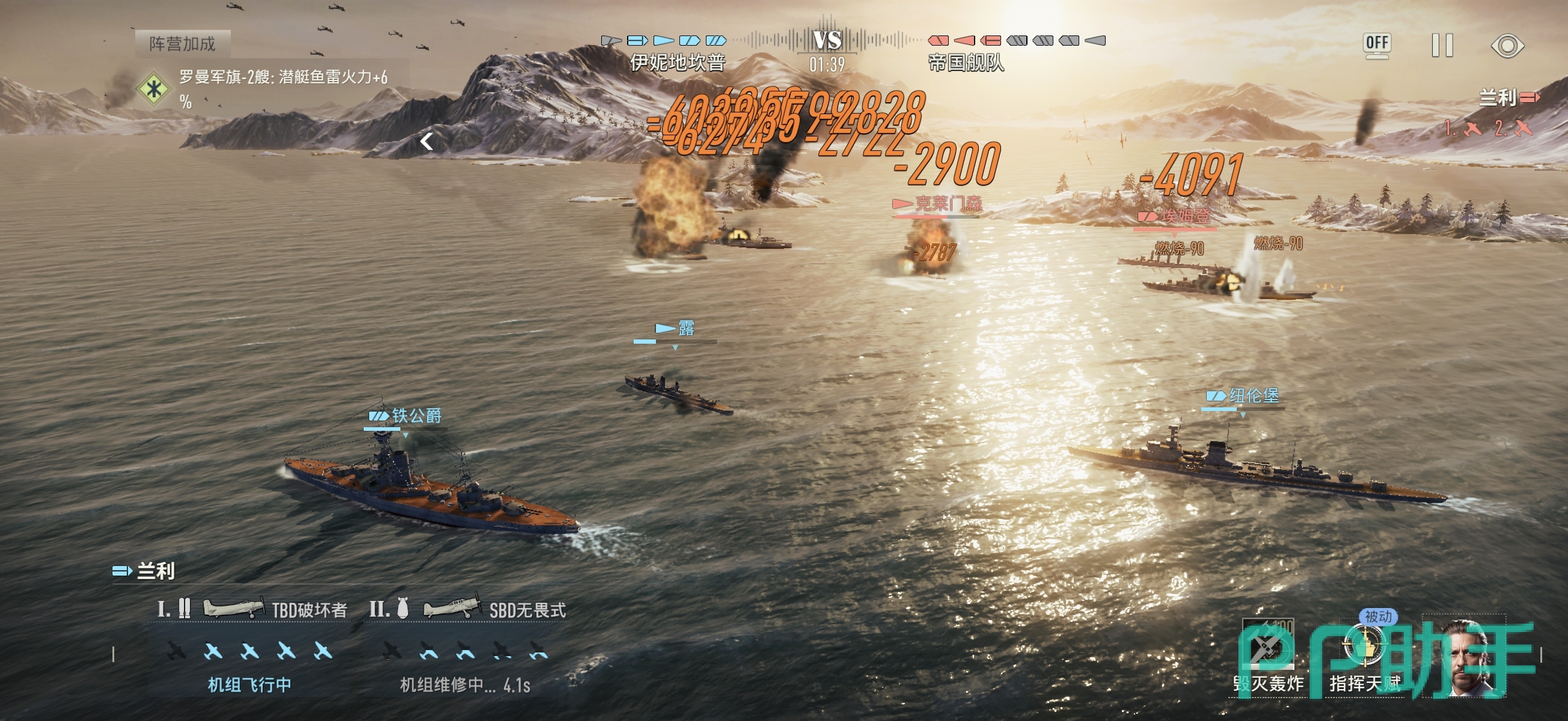The height and width of the screenshot is (721, 1568).
Task: Collapse the 阵营加成 faction bonus panel
Action: point(427,142)
